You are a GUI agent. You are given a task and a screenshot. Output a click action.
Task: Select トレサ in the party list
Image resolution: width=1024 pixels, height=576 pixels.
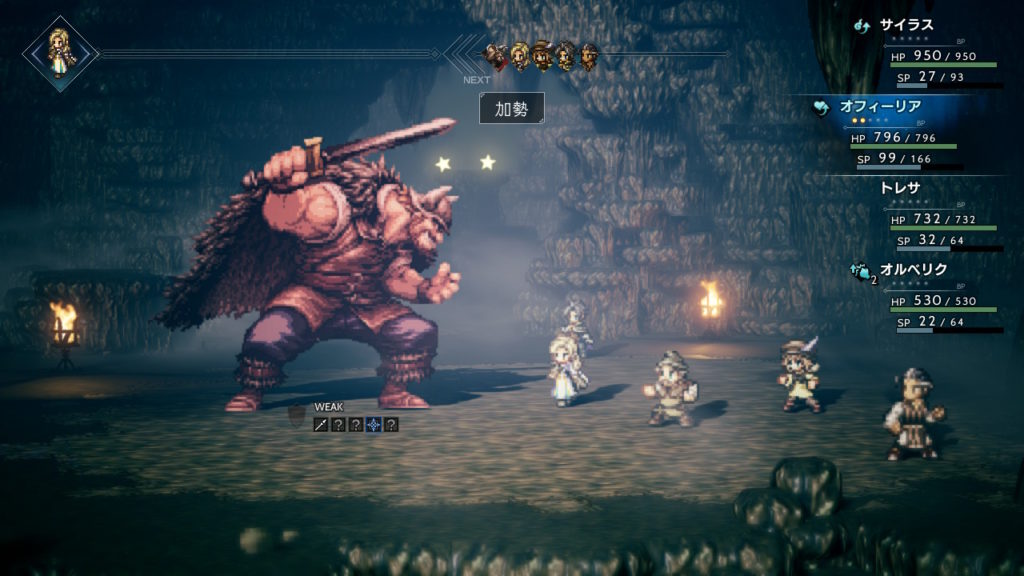point(899,187)
